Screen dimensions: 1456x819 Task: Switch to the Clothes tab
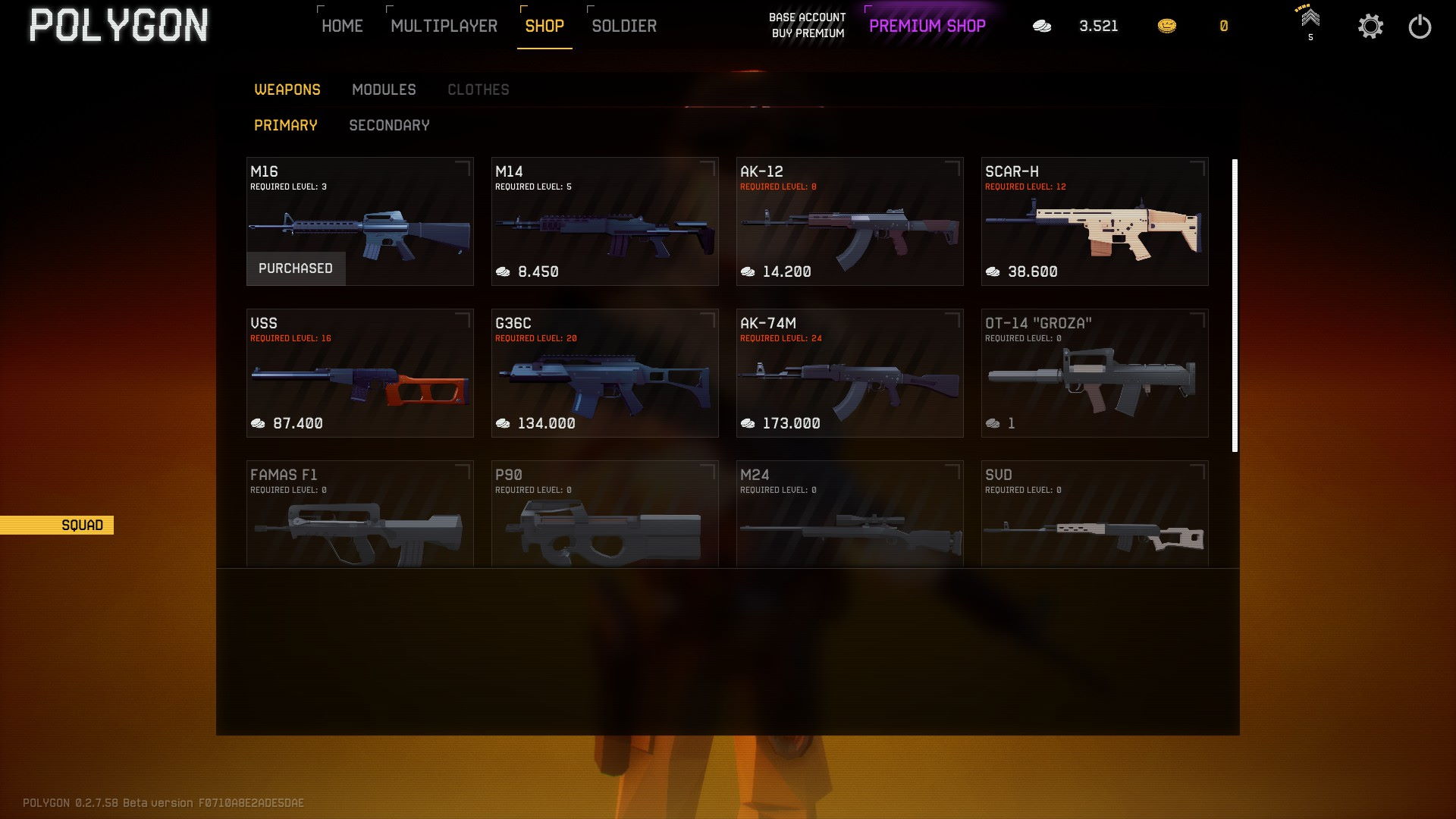click(x=478, y=89)
